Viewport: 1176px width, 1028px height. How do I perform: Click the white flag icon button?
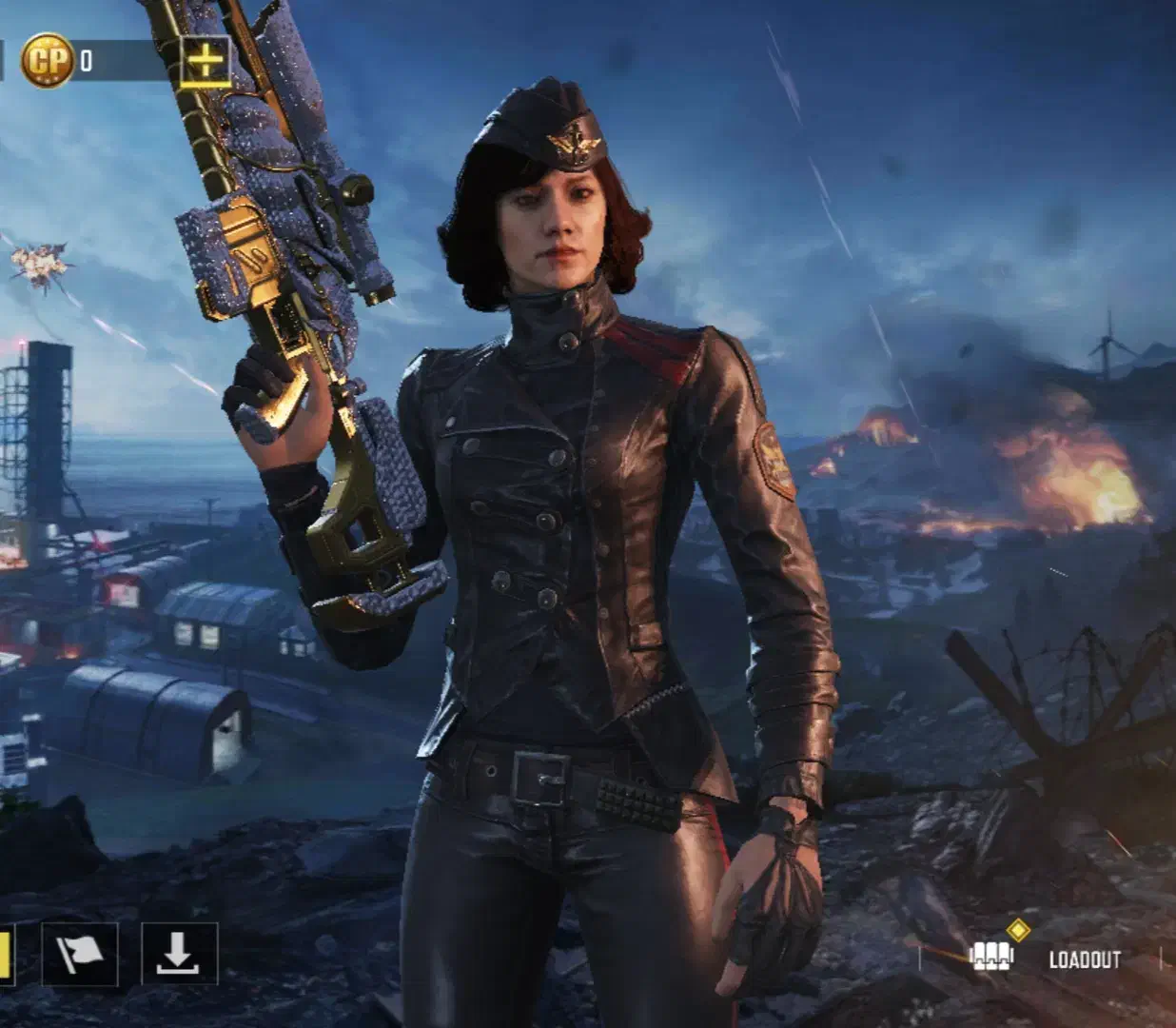point(80,954)
